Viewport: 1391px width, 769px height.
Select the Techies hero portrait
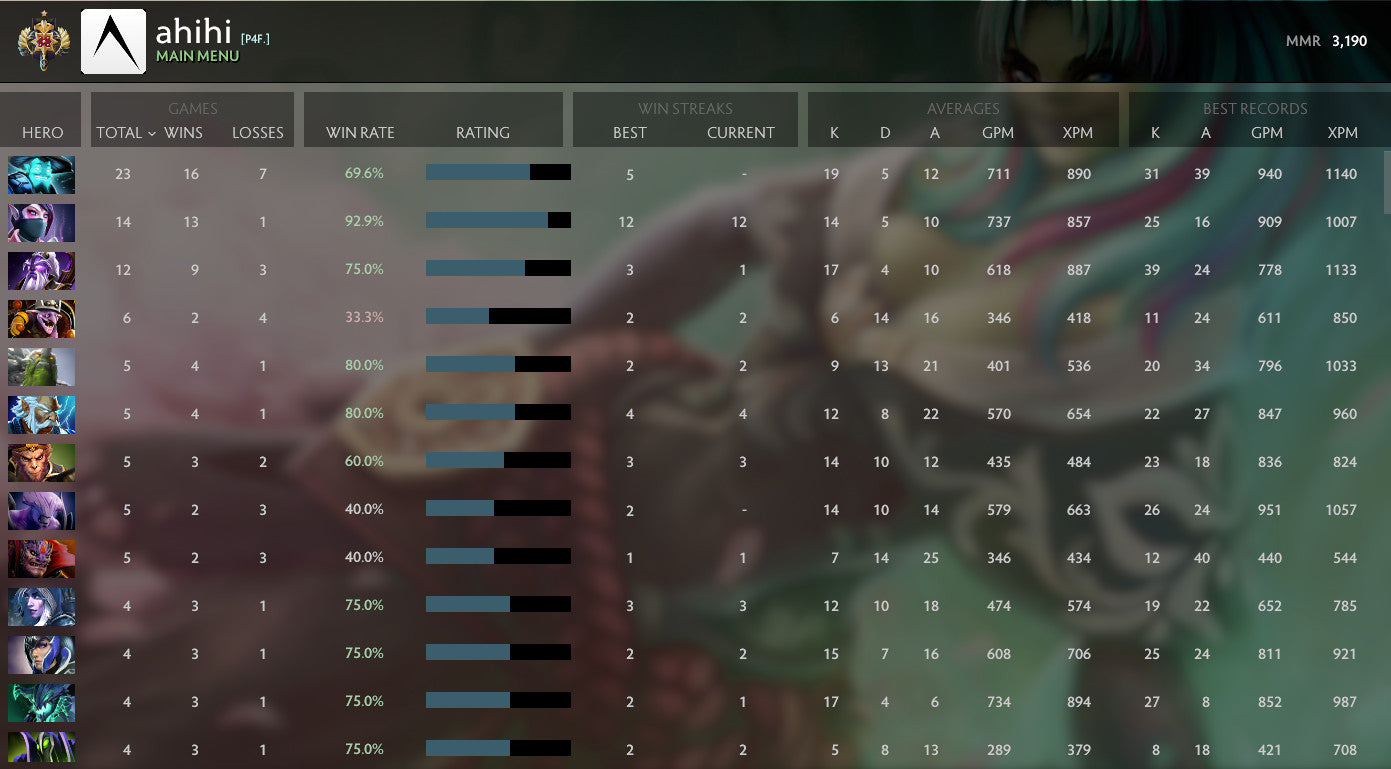(x=41, y=319)
